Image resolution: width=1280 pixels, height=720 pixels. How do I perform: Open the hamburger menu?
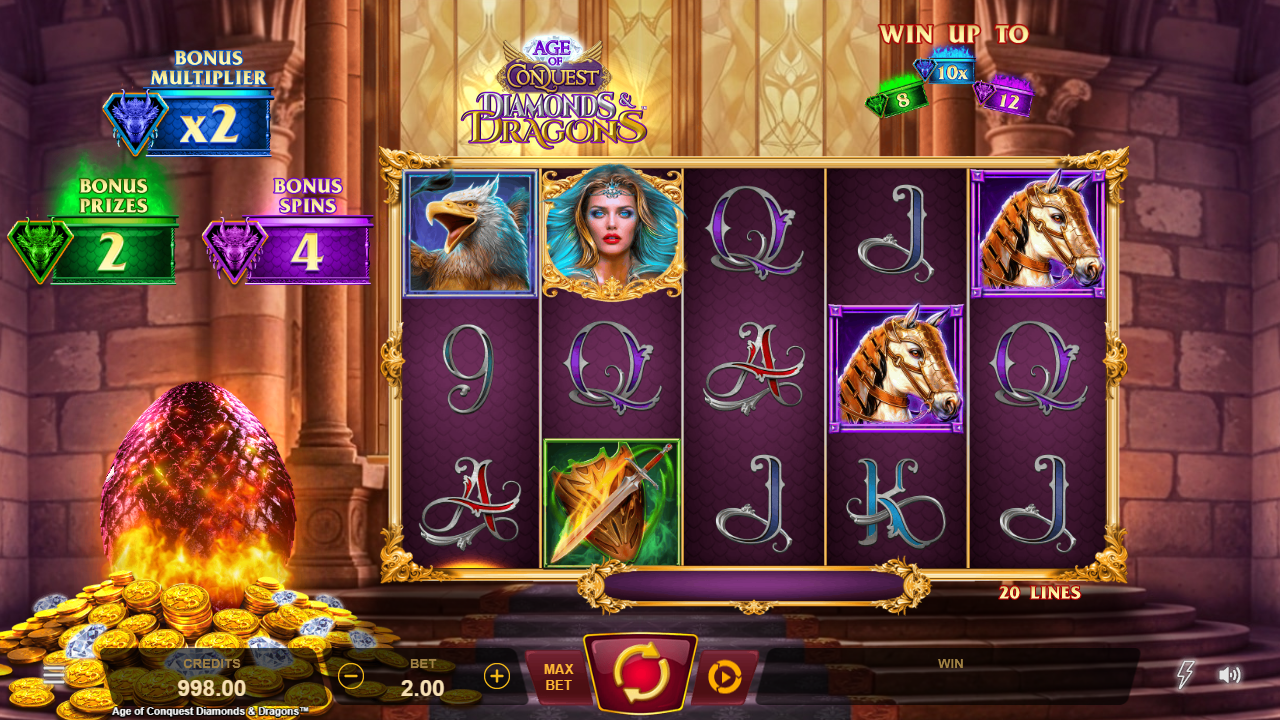click(x=54, y=674)
